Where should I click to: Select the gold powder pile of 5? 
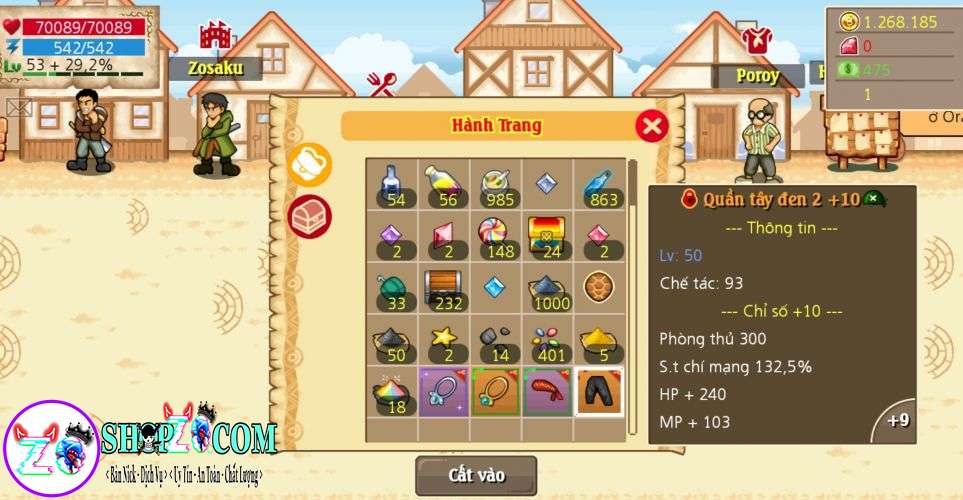click(599, 340)
